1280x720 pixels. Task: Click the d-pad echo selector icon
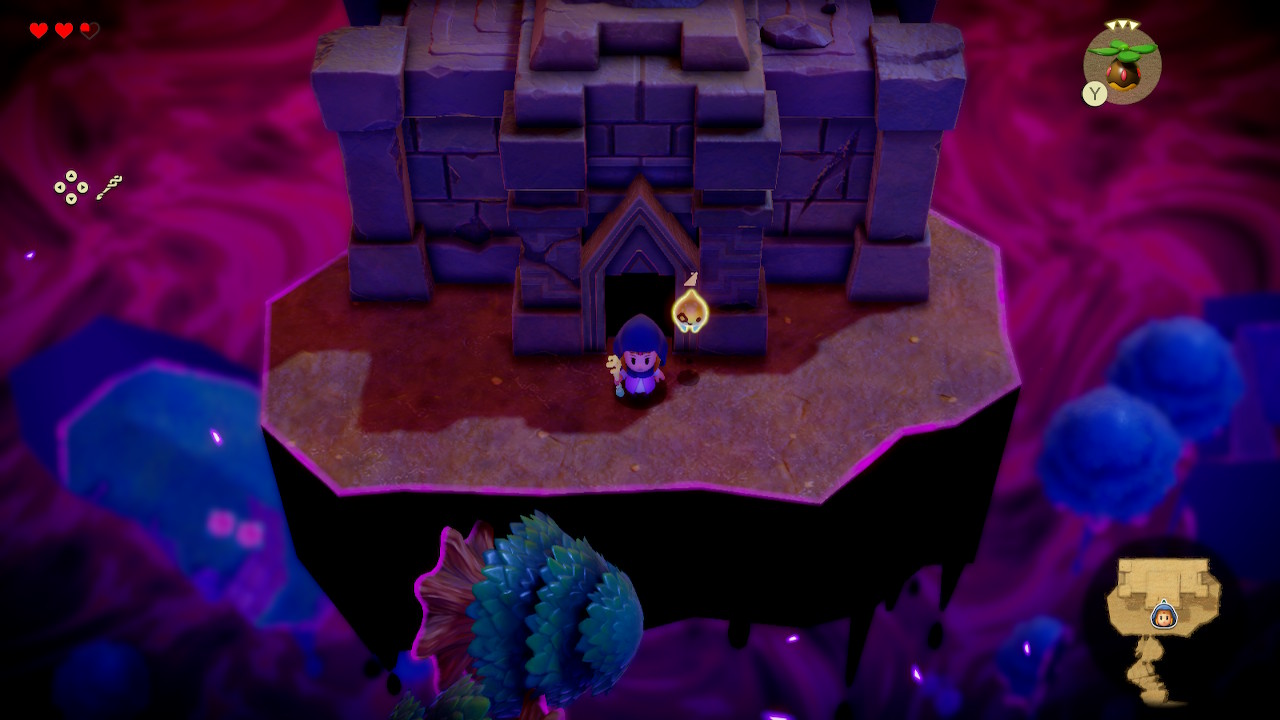[x=71, y=187]
